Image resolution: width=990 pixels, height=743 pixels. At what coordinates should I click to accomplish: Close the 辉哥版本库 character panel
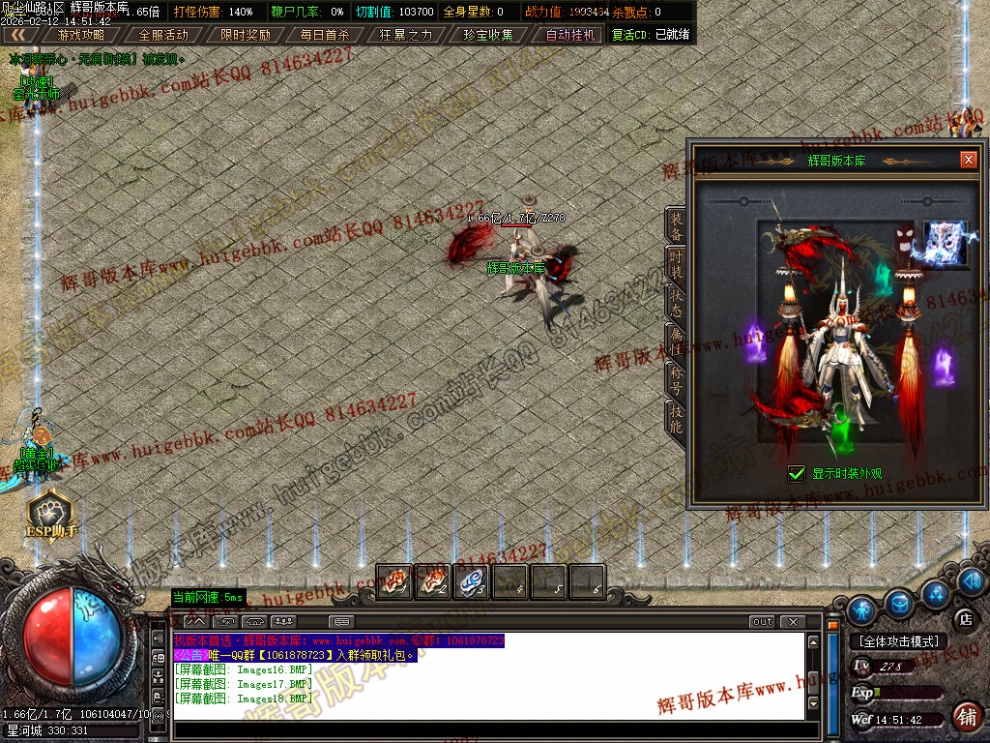tap(967, 160)
